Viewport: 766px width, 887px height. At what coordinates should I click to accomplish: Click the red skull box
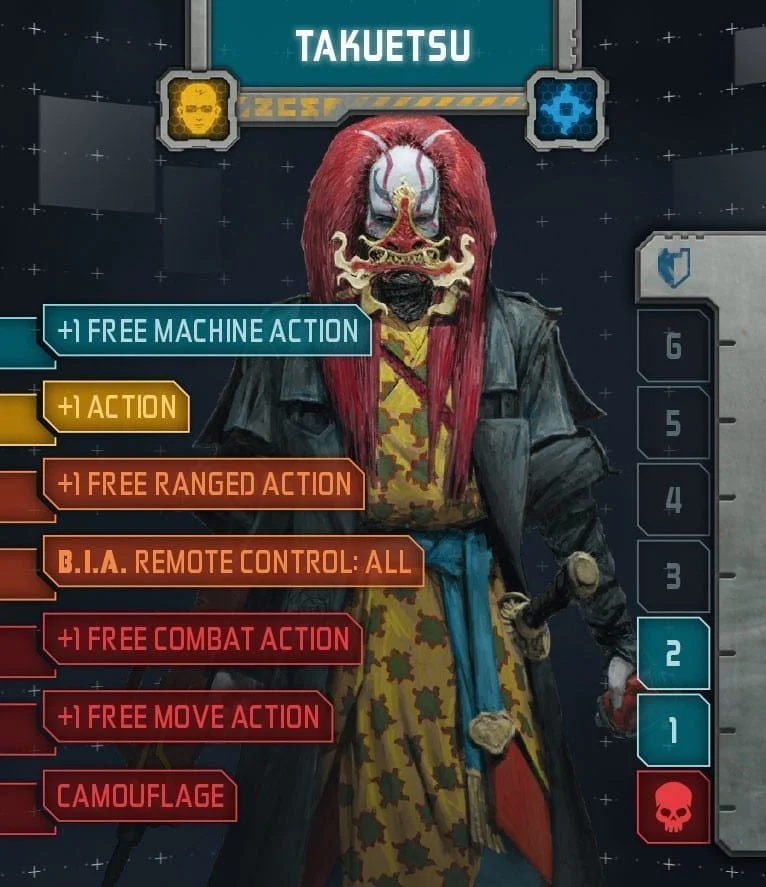click(673, 807)
